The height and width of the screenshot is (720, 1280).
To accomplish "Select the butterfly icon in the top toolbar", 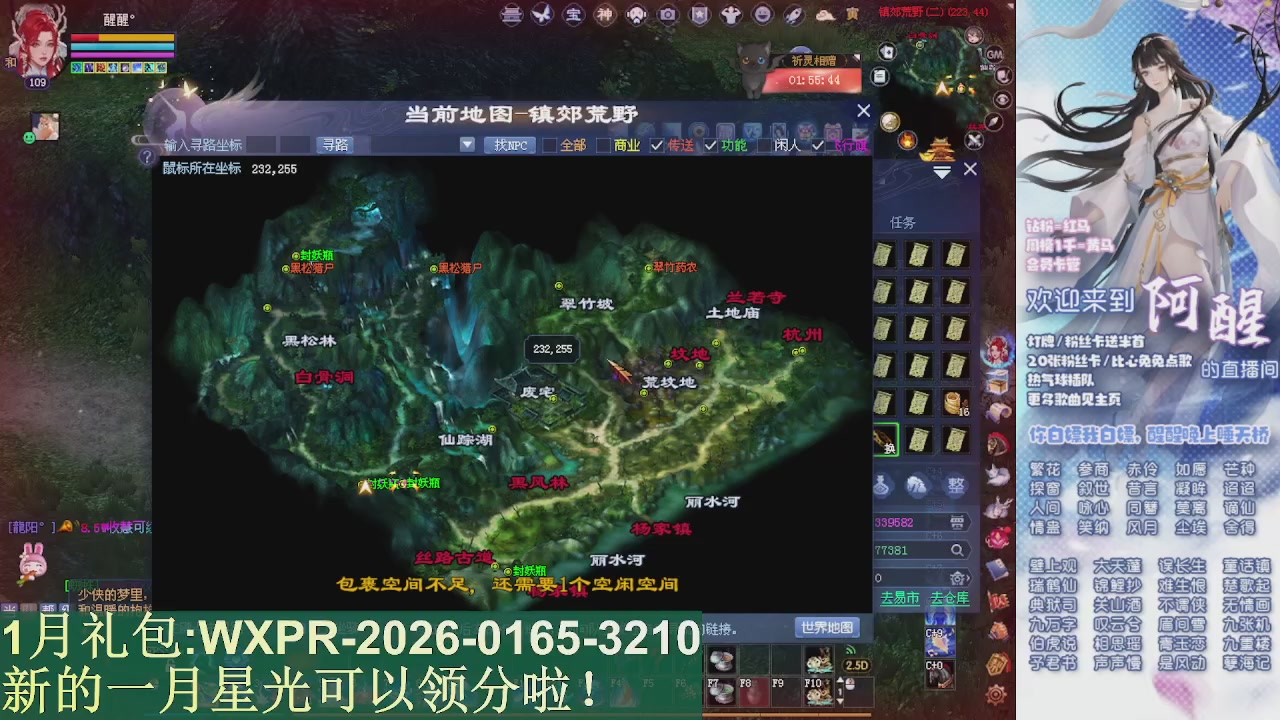I will tap(542, 16).
